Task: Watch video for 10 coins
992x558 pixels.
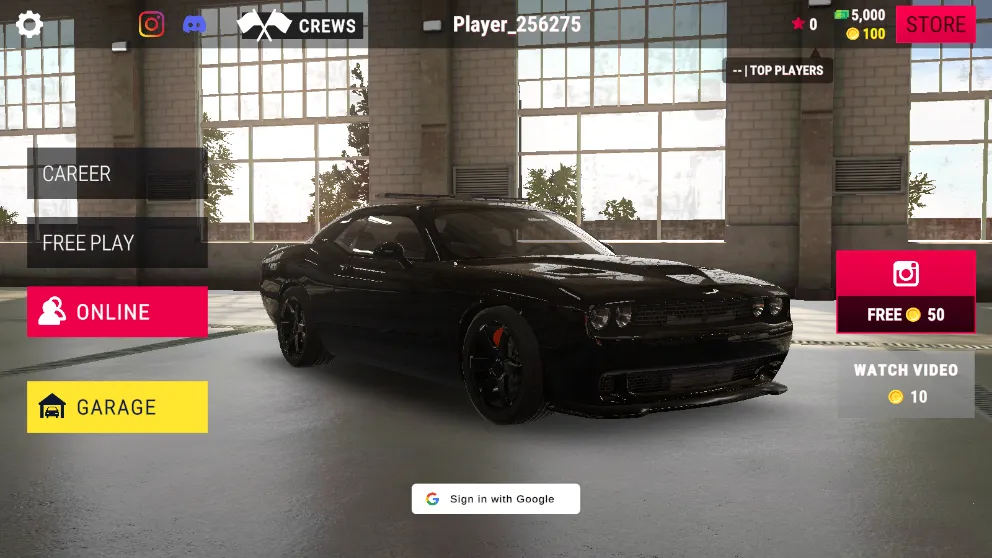Action: pos(905,384)
